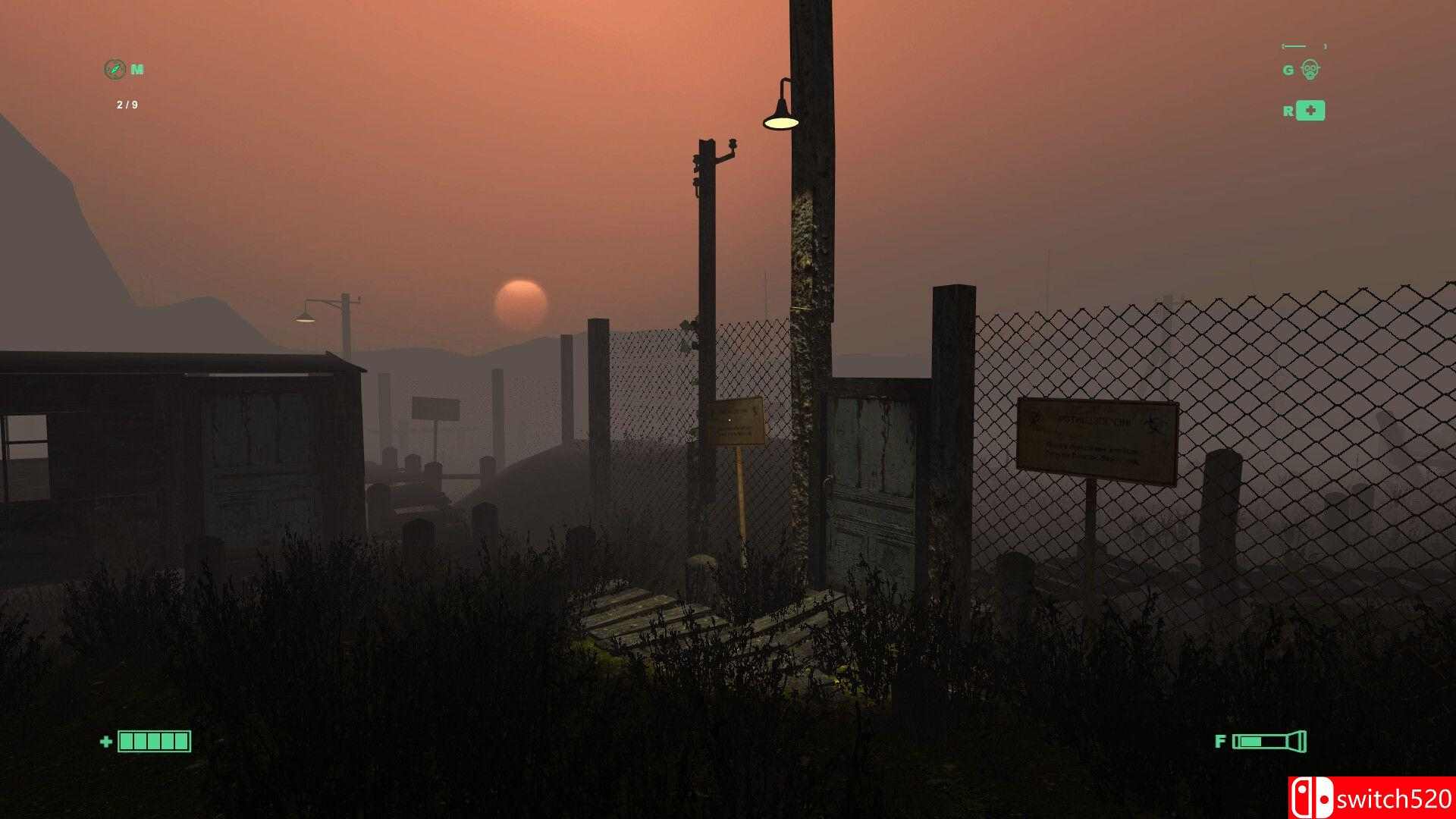Click the green medkit icon beside the R hint
The width and height of the screenshot is (1456, 819).
(1311, 111)
